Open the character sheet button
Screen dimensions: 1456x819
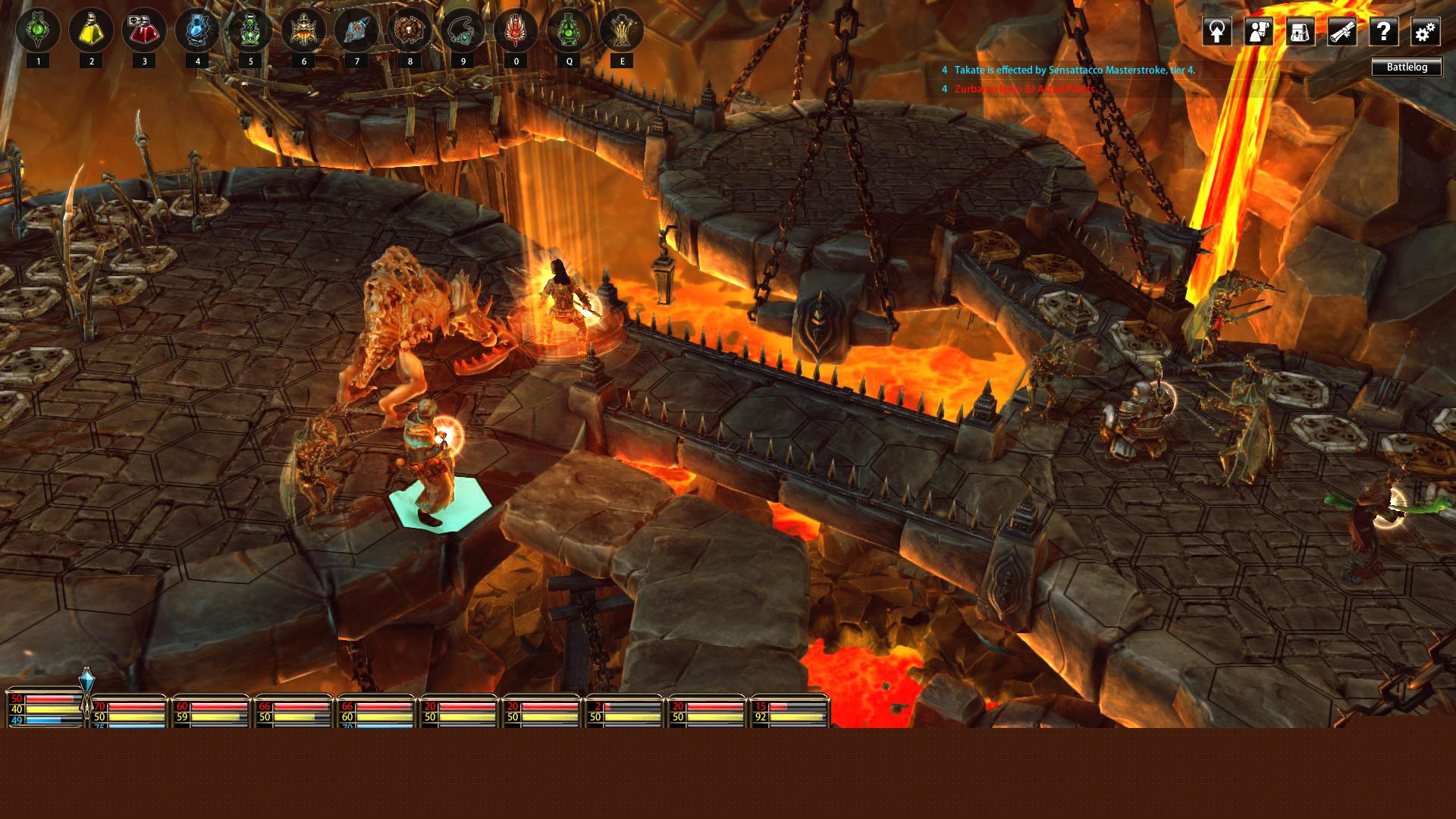click(x=1259, y=32)
